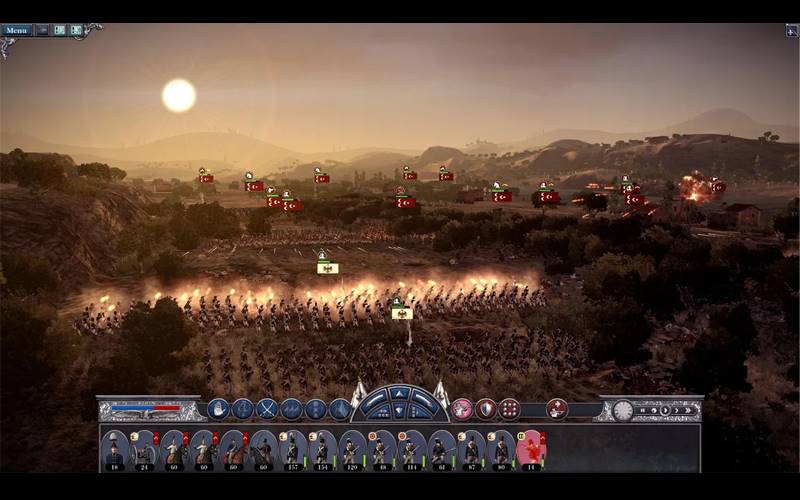Click the red dice formation button
This screenshot has height=500, width=800.
click(x=509, y=408)
